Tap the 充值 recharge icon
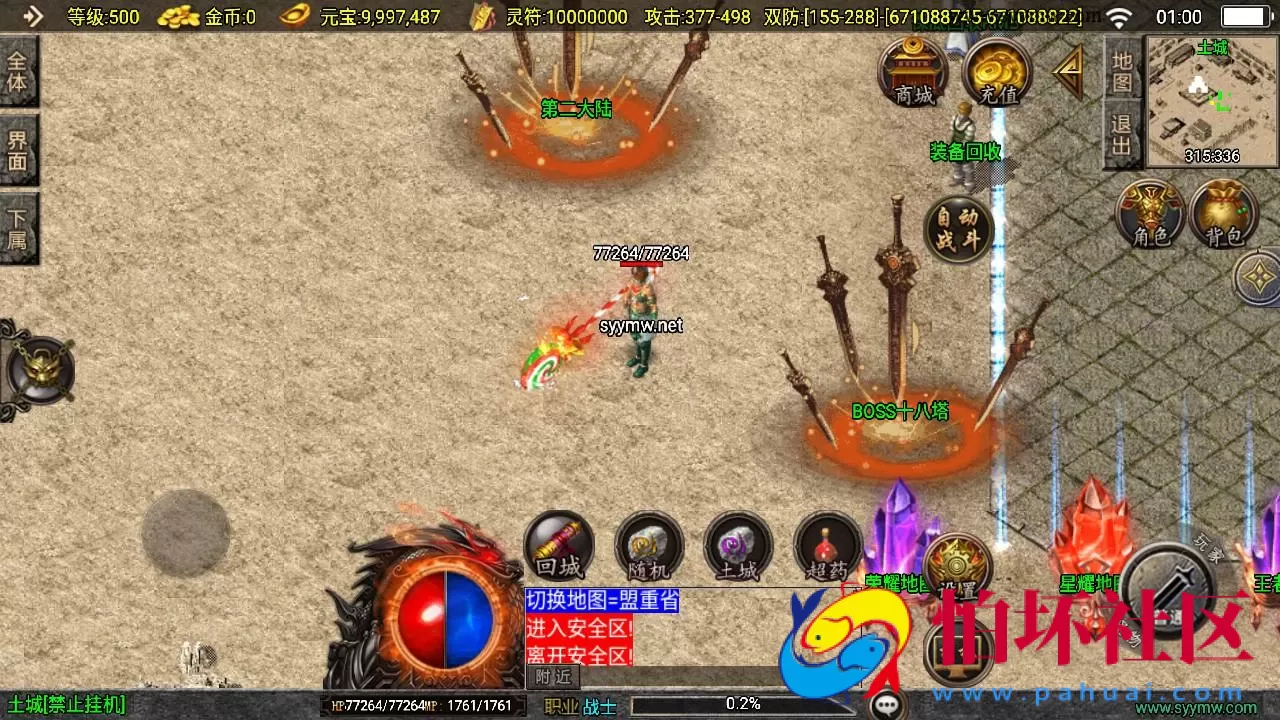 (997, 72)
